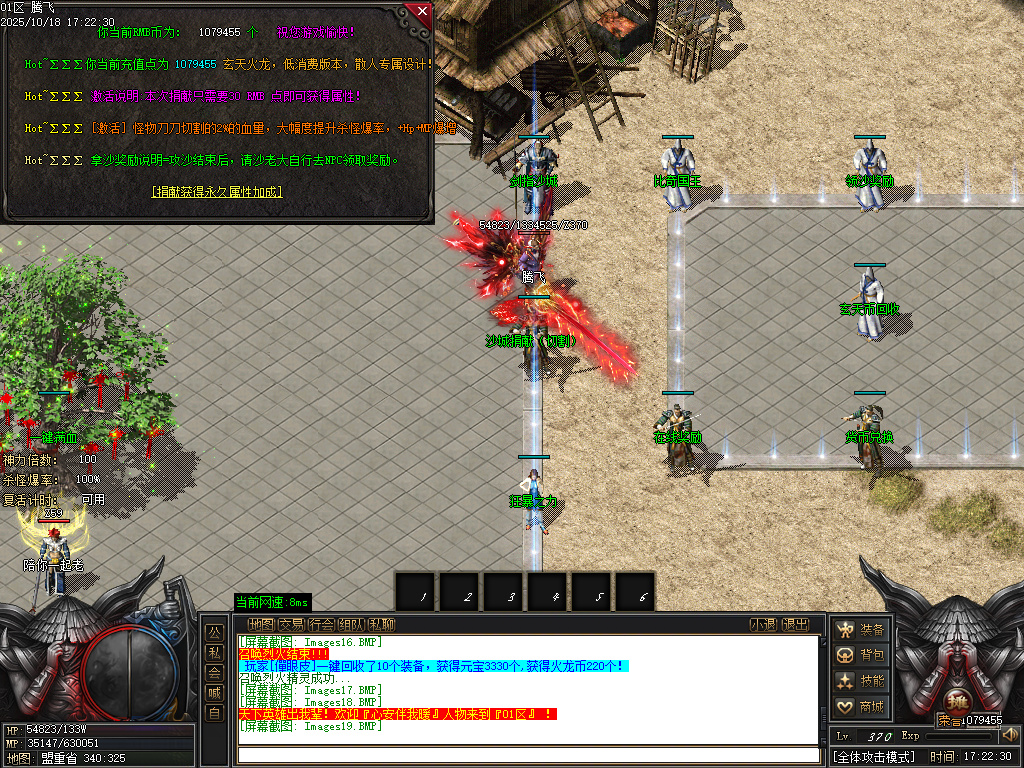Open the 装备 equipment panel
The width and height of the screenshot is (1024, 768).
(861, 630)
